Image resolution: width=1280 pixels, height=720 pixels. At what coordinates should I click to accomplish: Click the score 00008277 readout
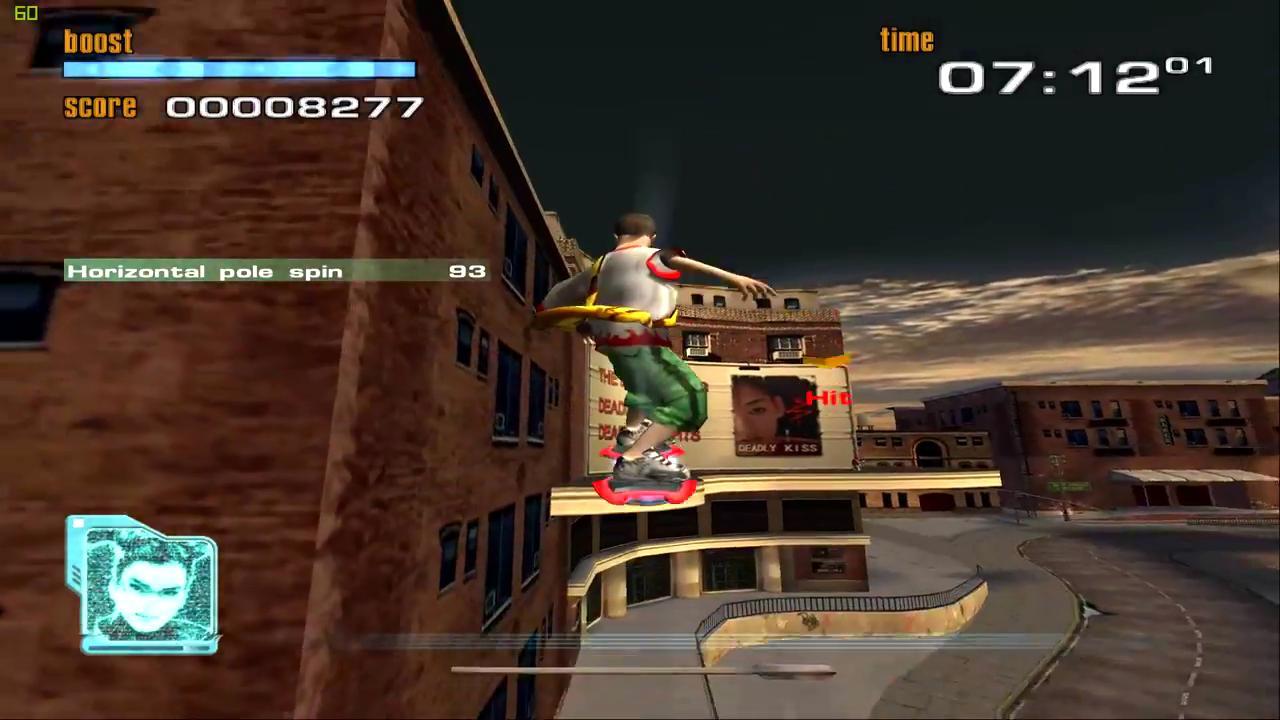(x=295, y=107)
